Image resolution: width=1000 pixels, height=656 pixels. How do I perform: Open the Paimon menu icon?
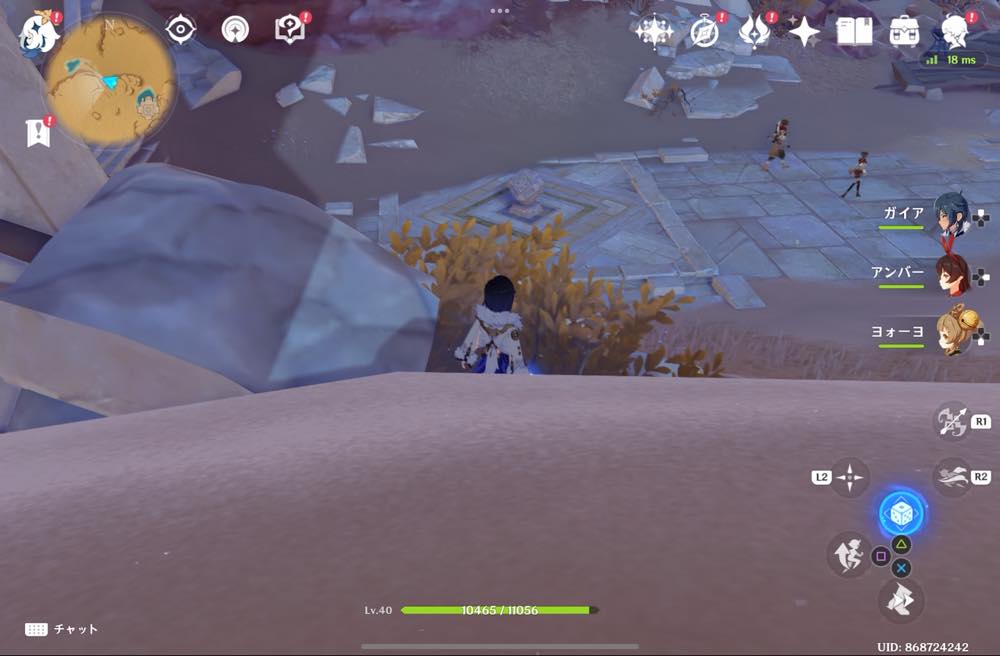point(39,31)
